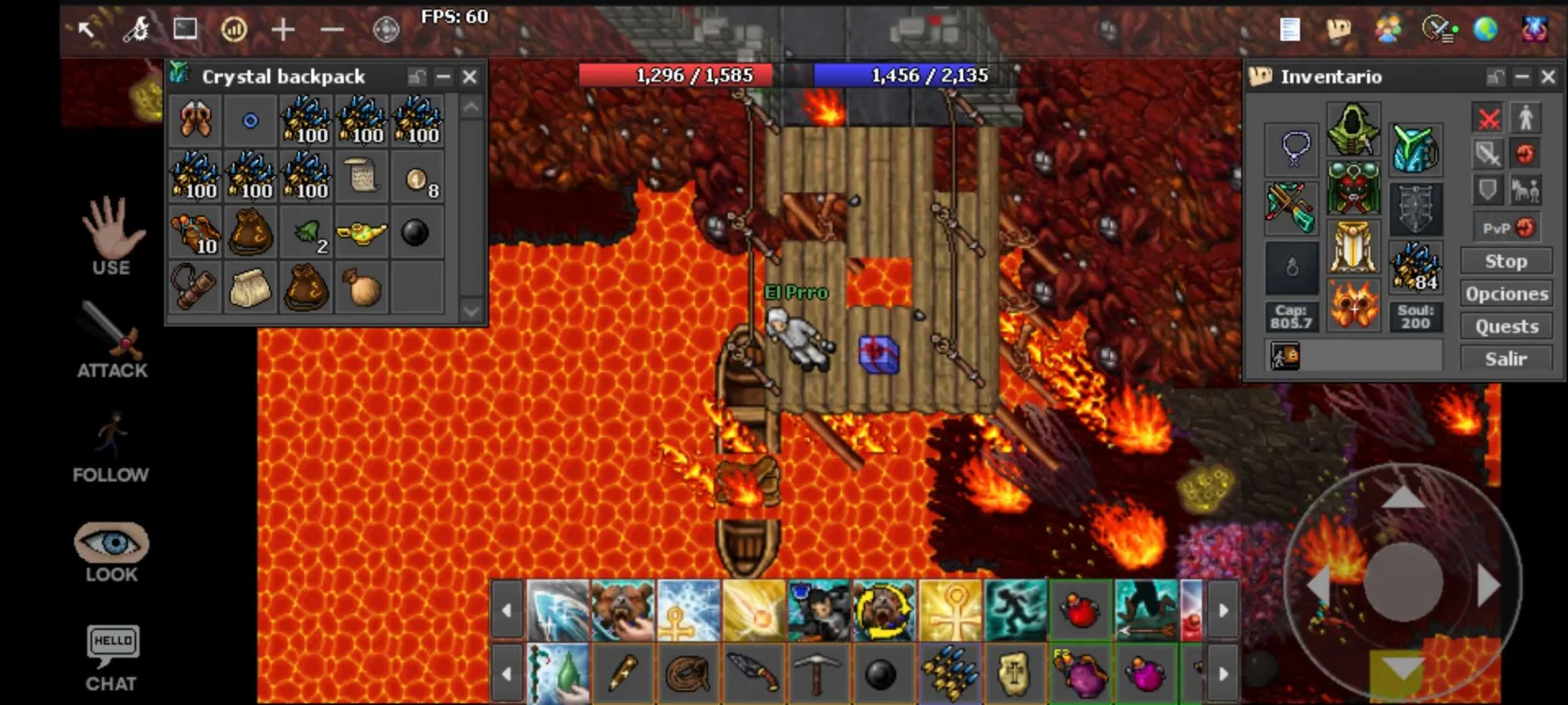
Task: Click Salir to log out
Action: click(1505, 359)
